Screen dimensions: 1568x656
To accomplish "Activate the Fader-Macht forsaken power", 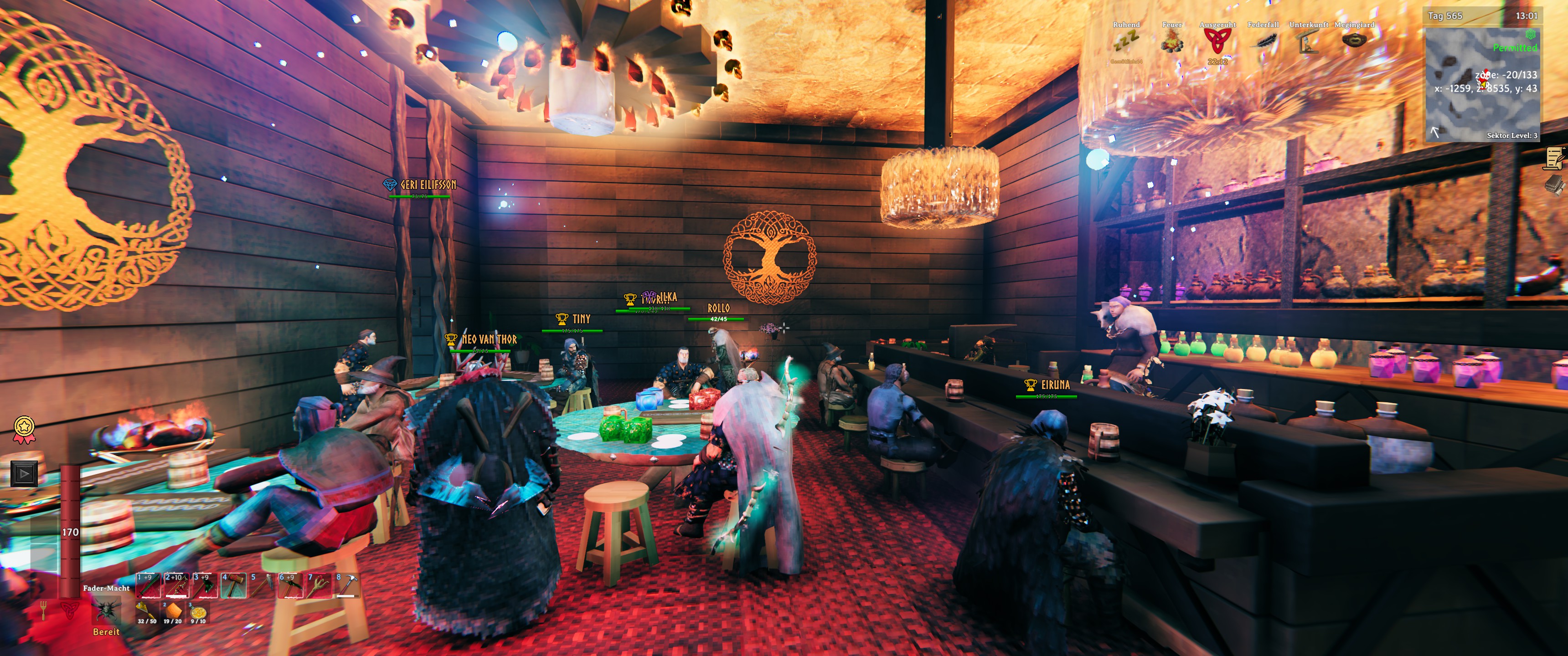I will coord(106,610).
